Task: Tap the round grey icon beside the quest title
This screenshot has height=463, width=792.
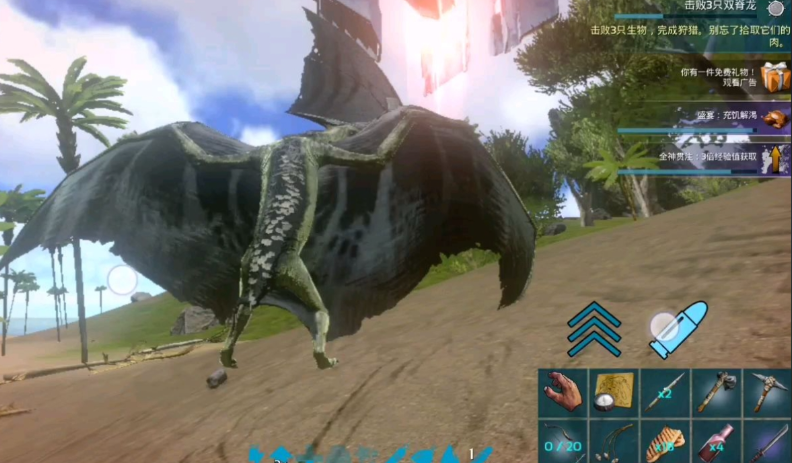Action: [775, 8]
